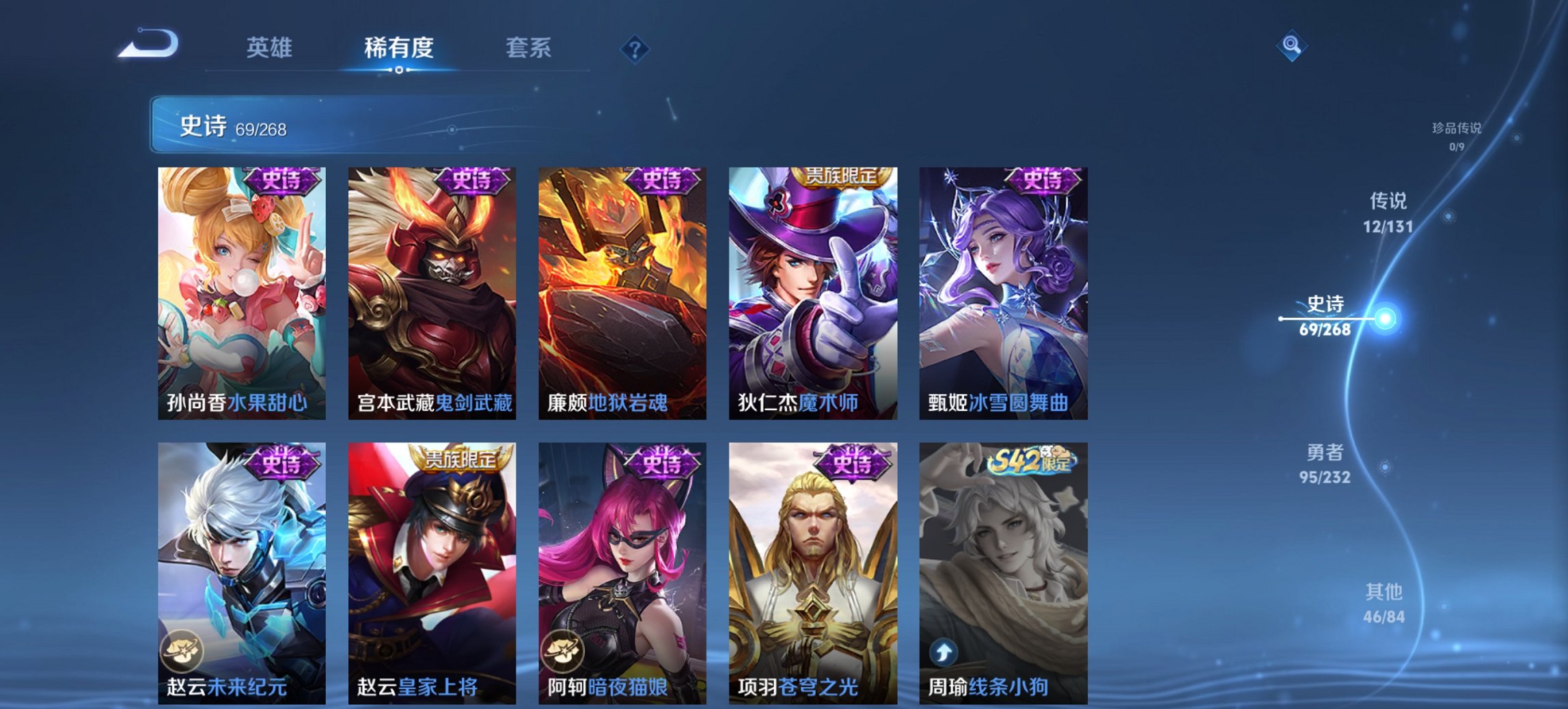The image size is (1568, 709).
Task: Open help with the question mark icon
Action: (x=635, y=48)
